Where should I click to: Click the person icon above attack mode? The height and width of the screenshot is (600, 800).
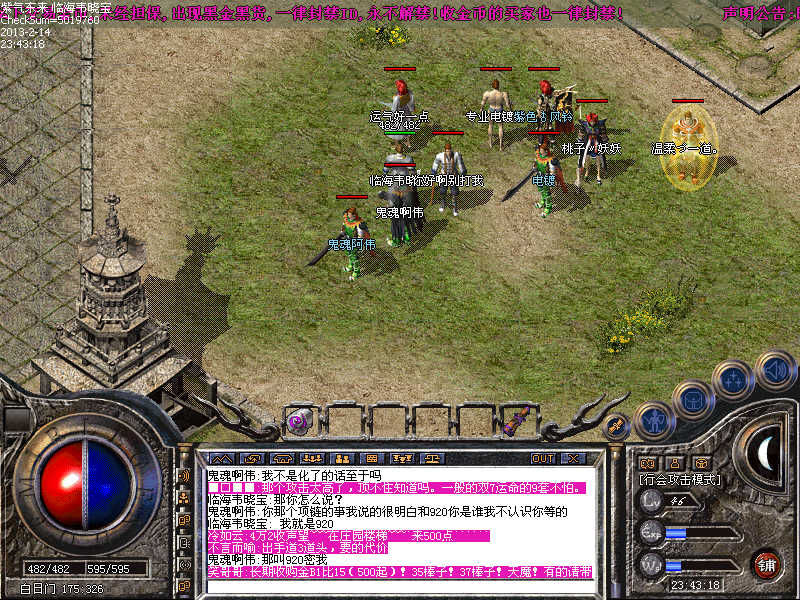pyautogui.click(x=675, y=463)
